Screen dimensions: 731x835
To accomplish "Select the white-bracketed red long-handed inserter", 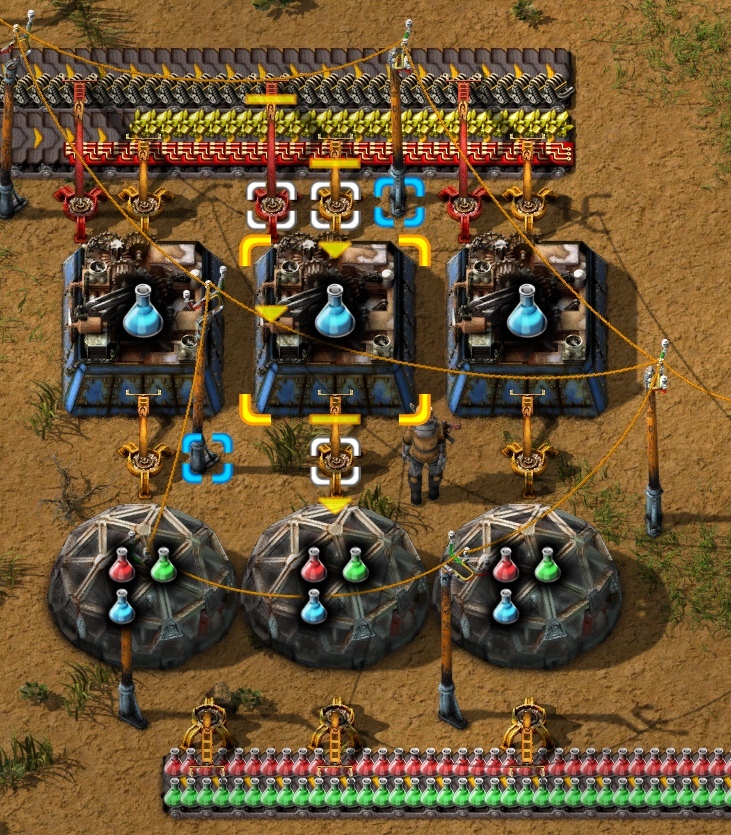I will pyautogui.click(x=271, y=205).
